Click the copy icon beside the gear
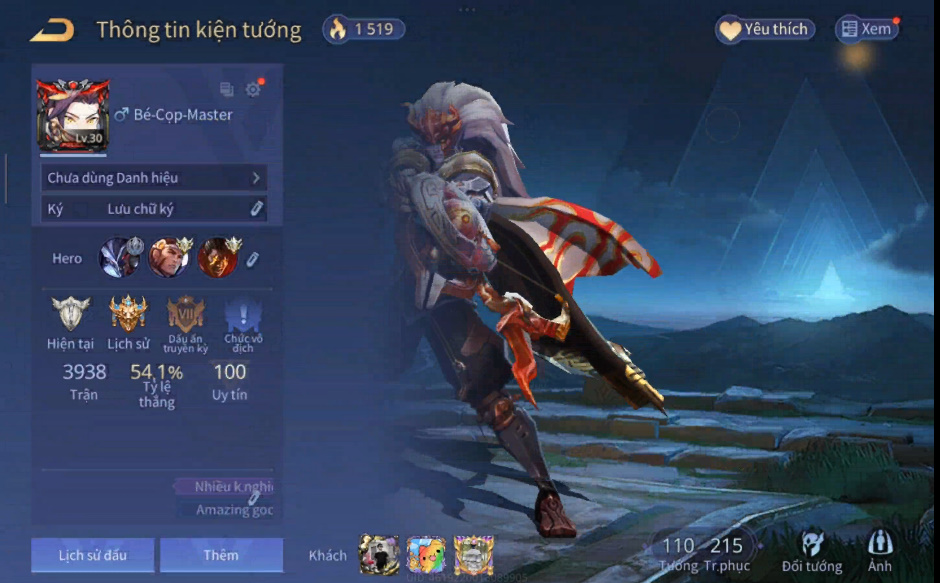The image size is (940, 583). click(227, 89)
